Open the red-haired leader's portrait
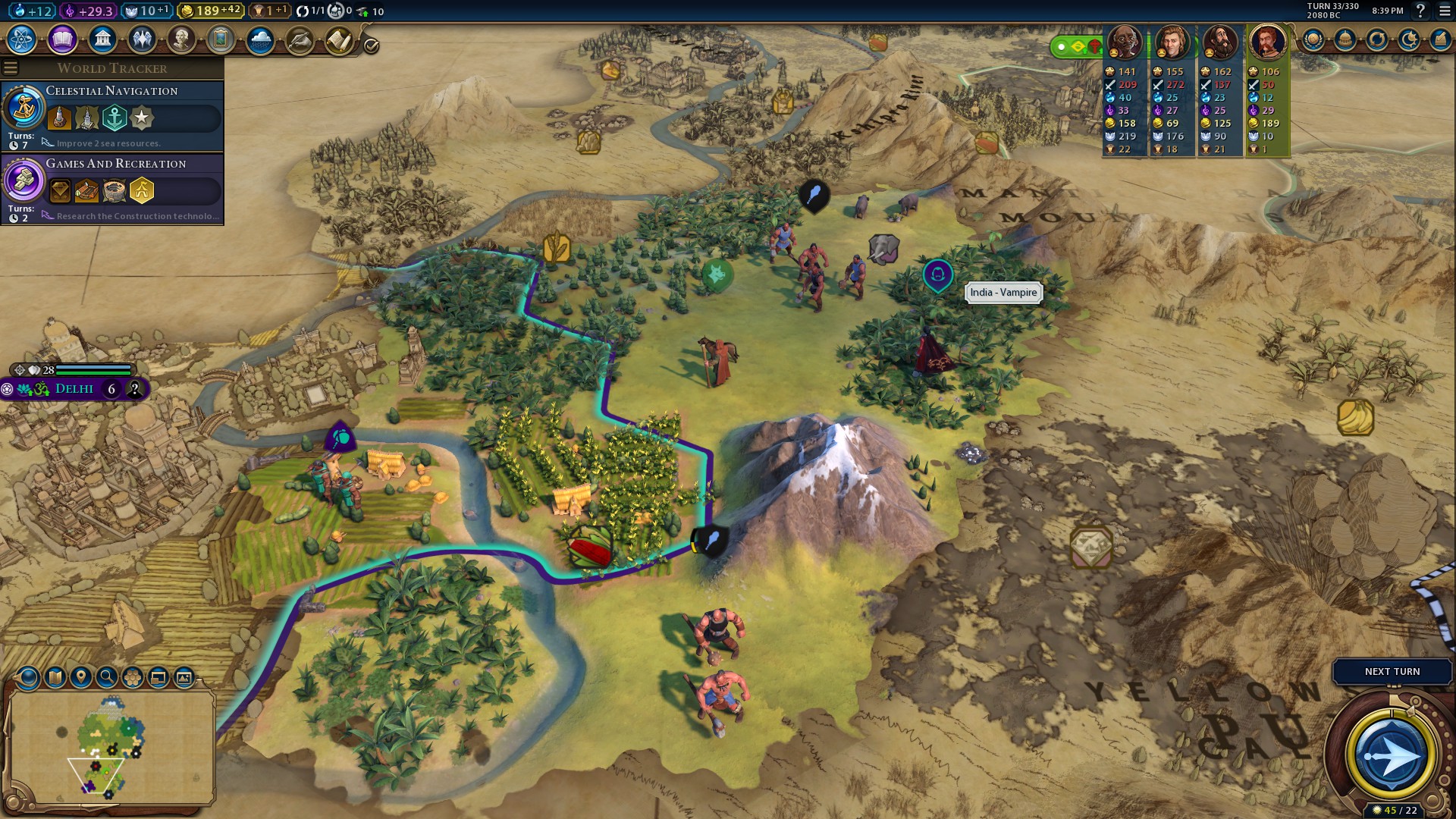1456x819 pixels. click(x=1267, y=42)
